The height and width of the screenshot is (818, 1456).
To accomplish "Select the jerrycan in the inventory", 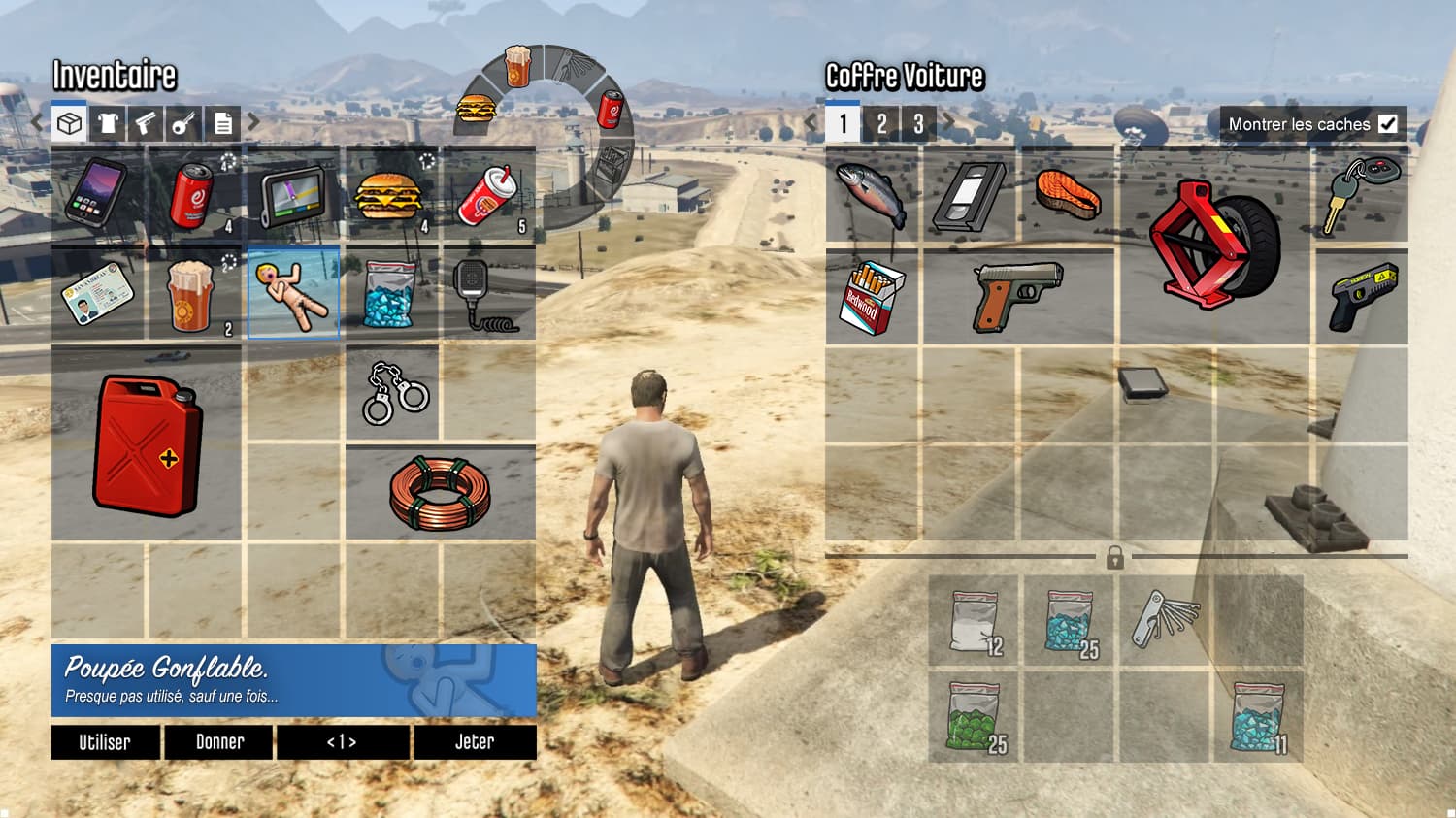I will [x=146, y=444].
